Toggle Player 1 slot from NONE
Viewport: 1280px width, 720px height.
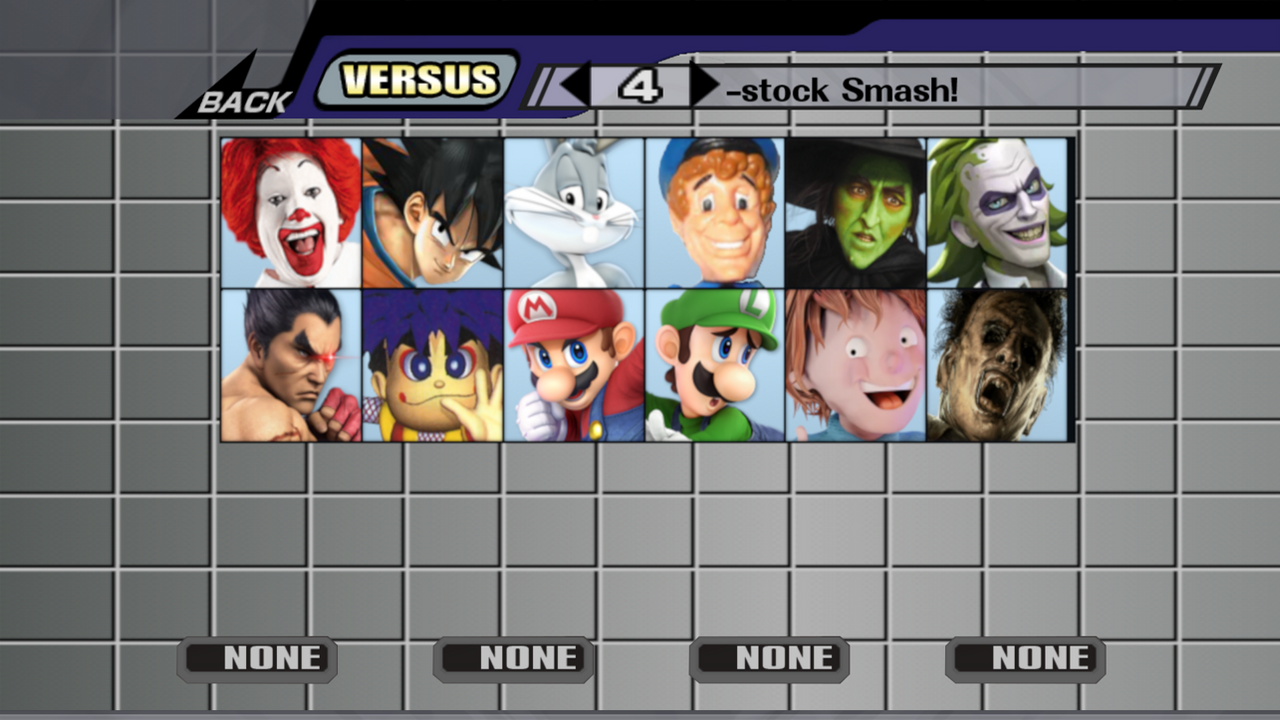pyautogui.click(x=257, y=658)
